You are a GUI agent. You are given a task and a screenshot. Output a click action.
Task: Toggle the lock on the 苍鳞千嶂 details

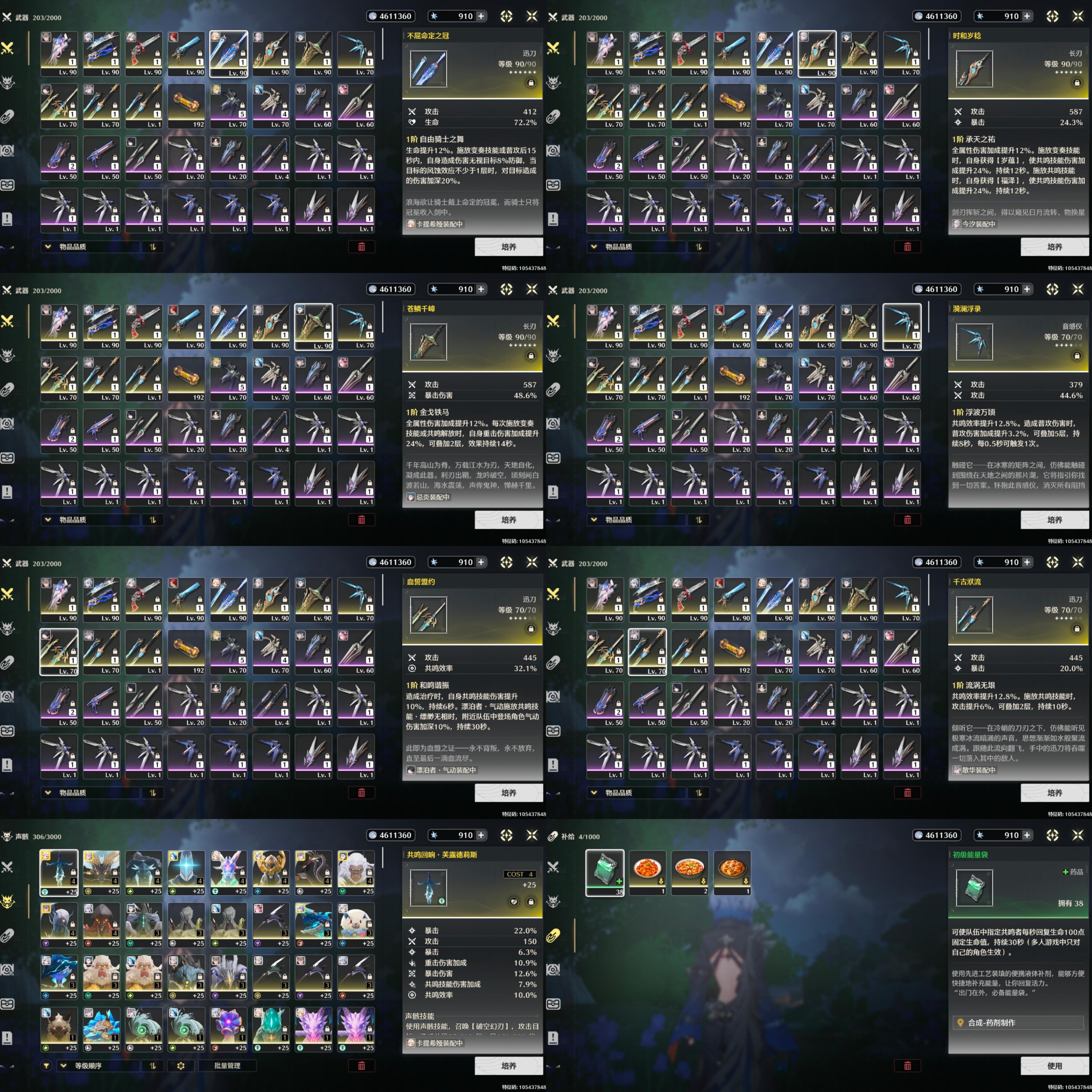click(531, 356)
